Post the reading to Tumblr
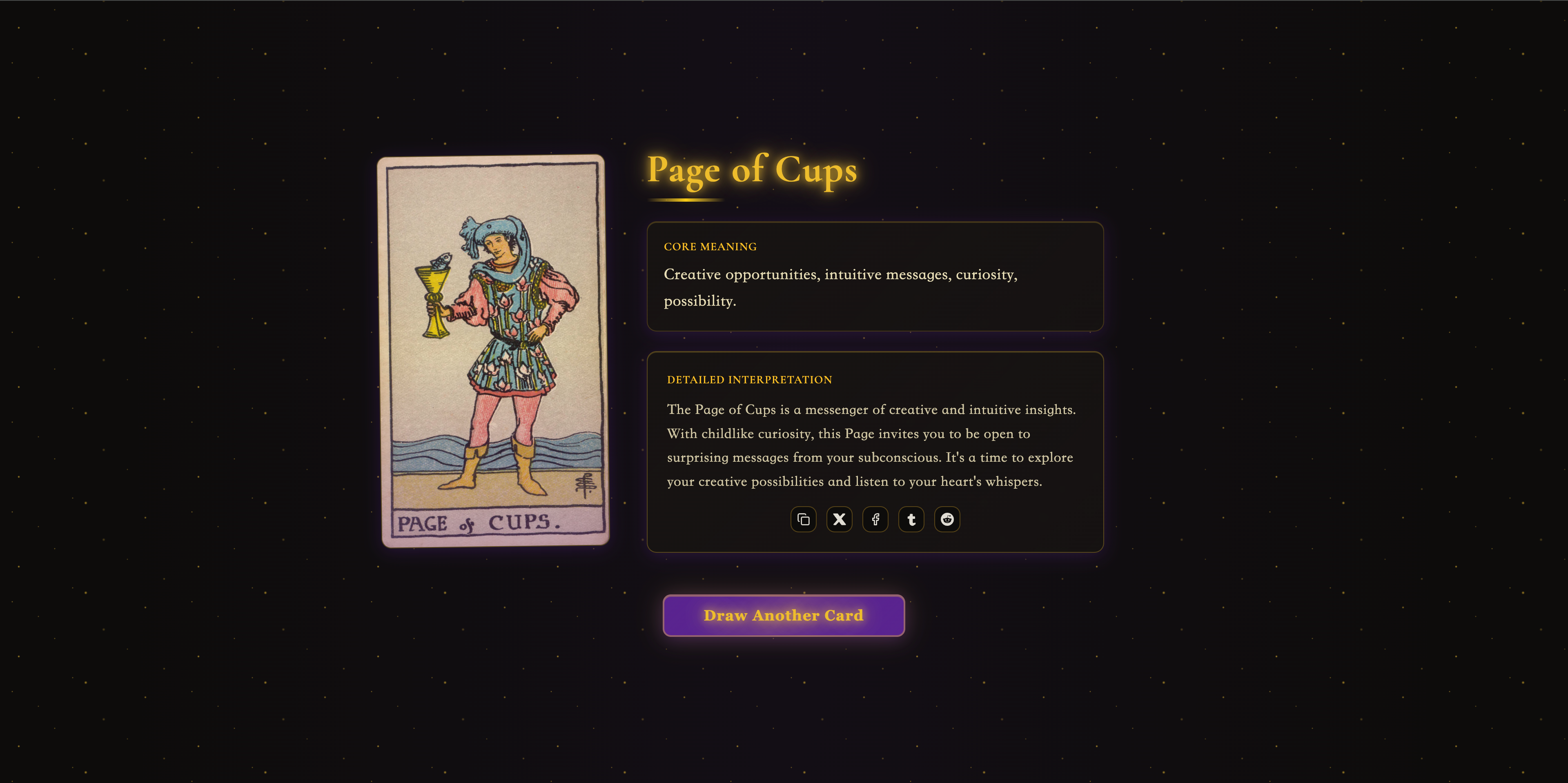This screenshot has height=783, width=1568. [x=911, y=520]
